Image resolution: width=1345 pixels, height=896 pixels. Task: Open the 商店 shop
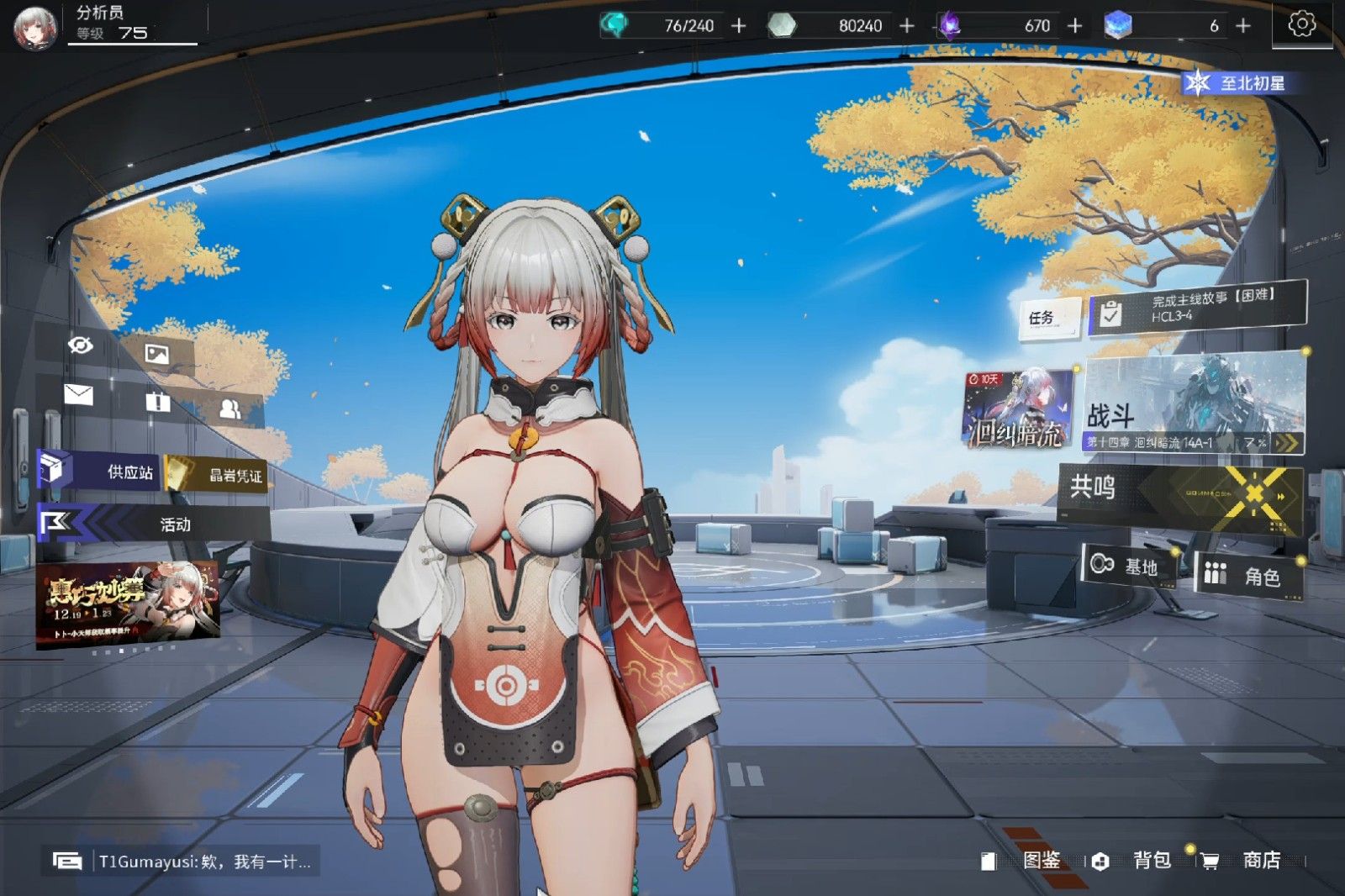1248,861
